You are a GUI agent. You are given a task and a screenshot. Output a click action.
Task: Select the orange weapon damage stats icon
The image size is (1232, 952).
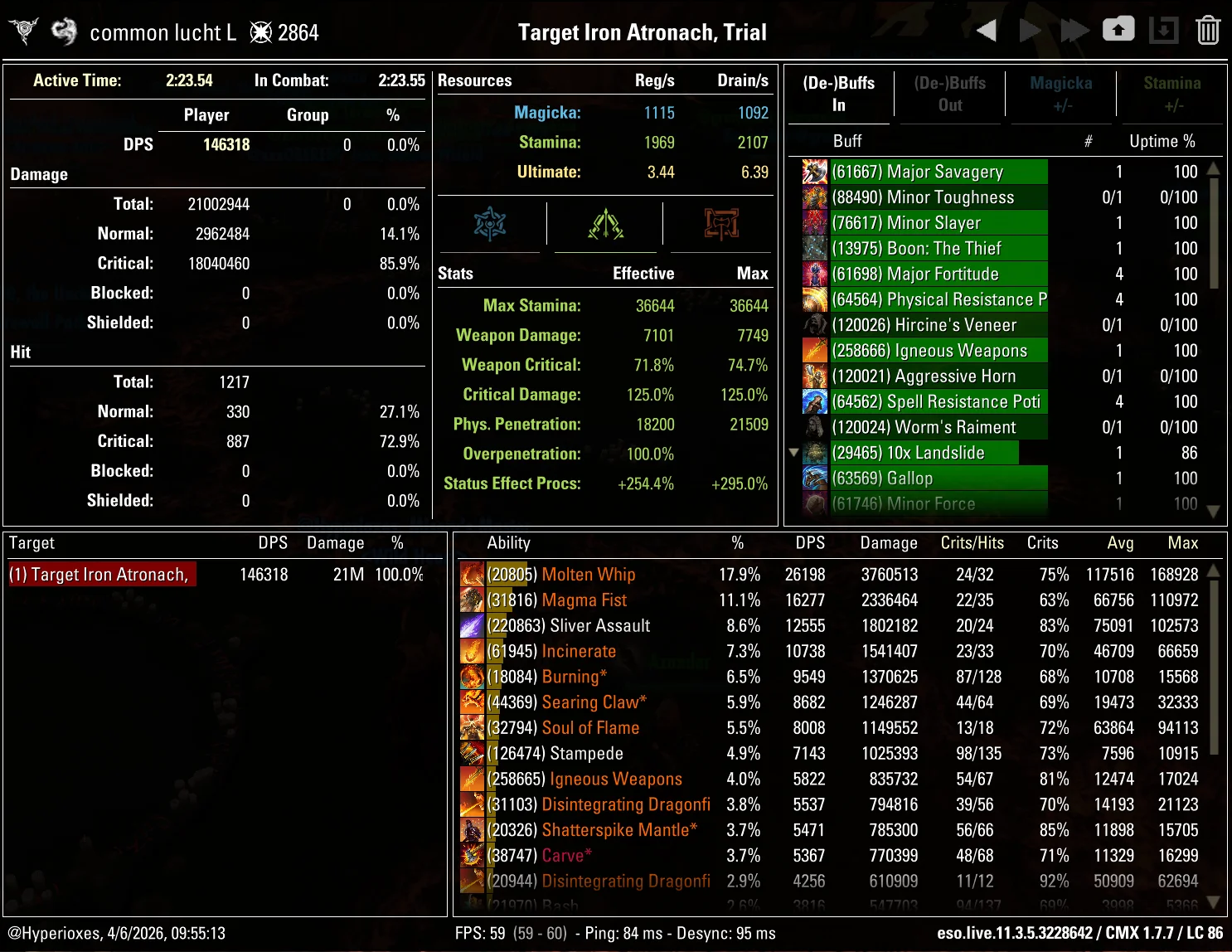point(720,224)
